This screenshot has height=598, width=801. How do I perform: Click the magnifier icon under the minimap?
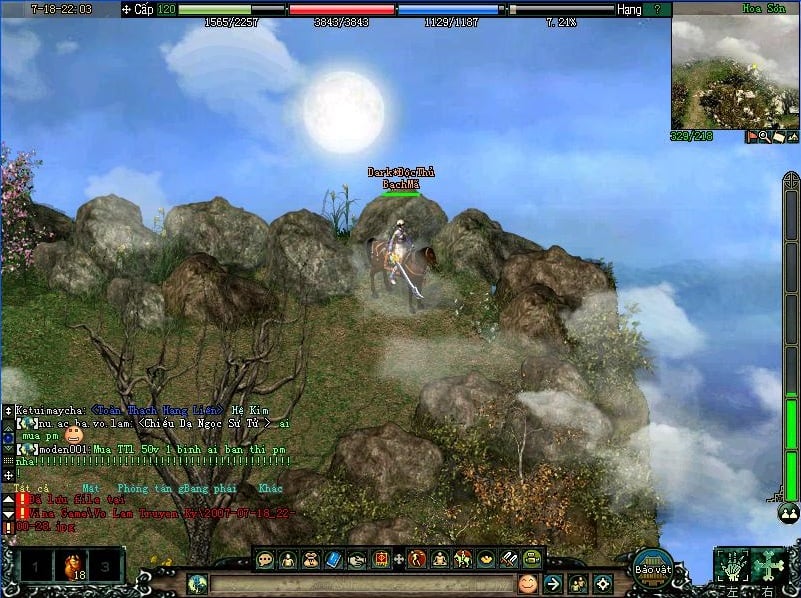point(764,137)
